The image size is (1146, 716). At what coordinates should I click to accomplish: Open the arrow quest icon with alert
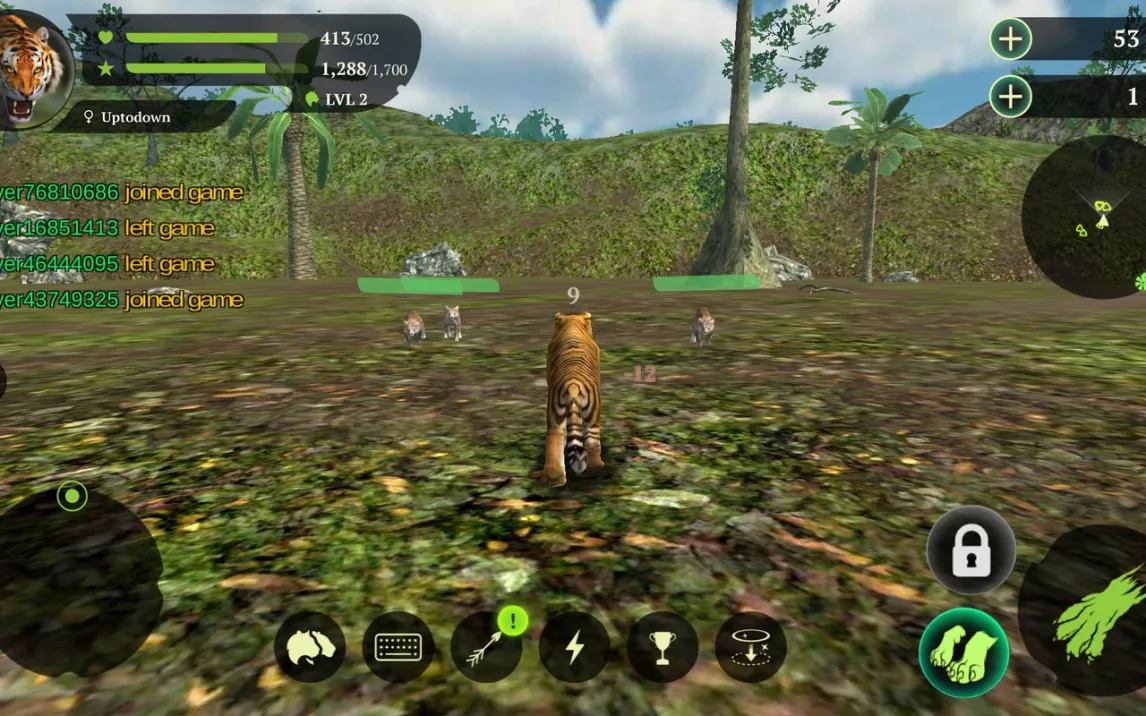tap(486, 647)
